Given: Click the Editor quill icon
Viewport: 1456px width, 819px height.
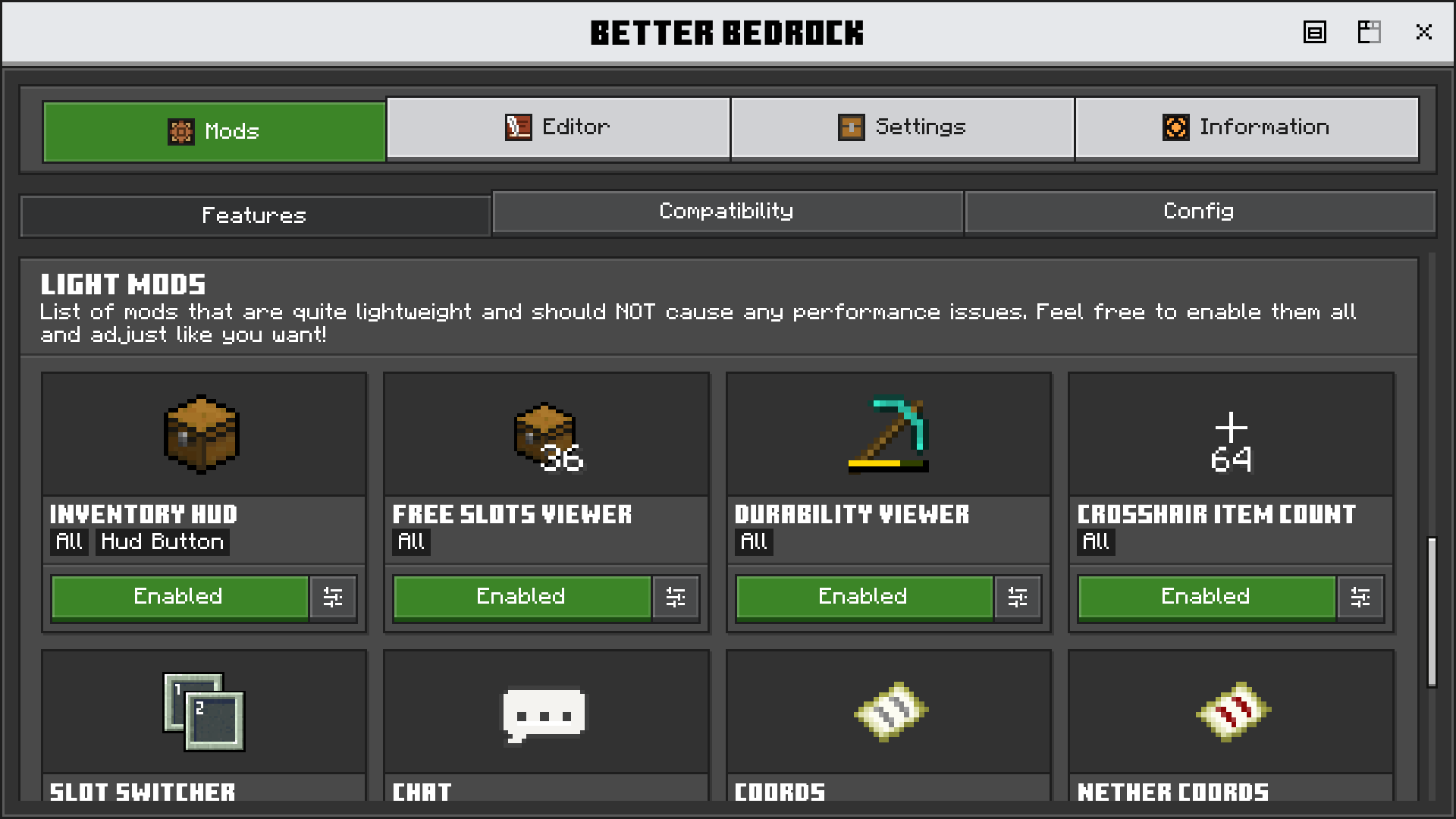Looking at the screenshot, I should (518, 127).
